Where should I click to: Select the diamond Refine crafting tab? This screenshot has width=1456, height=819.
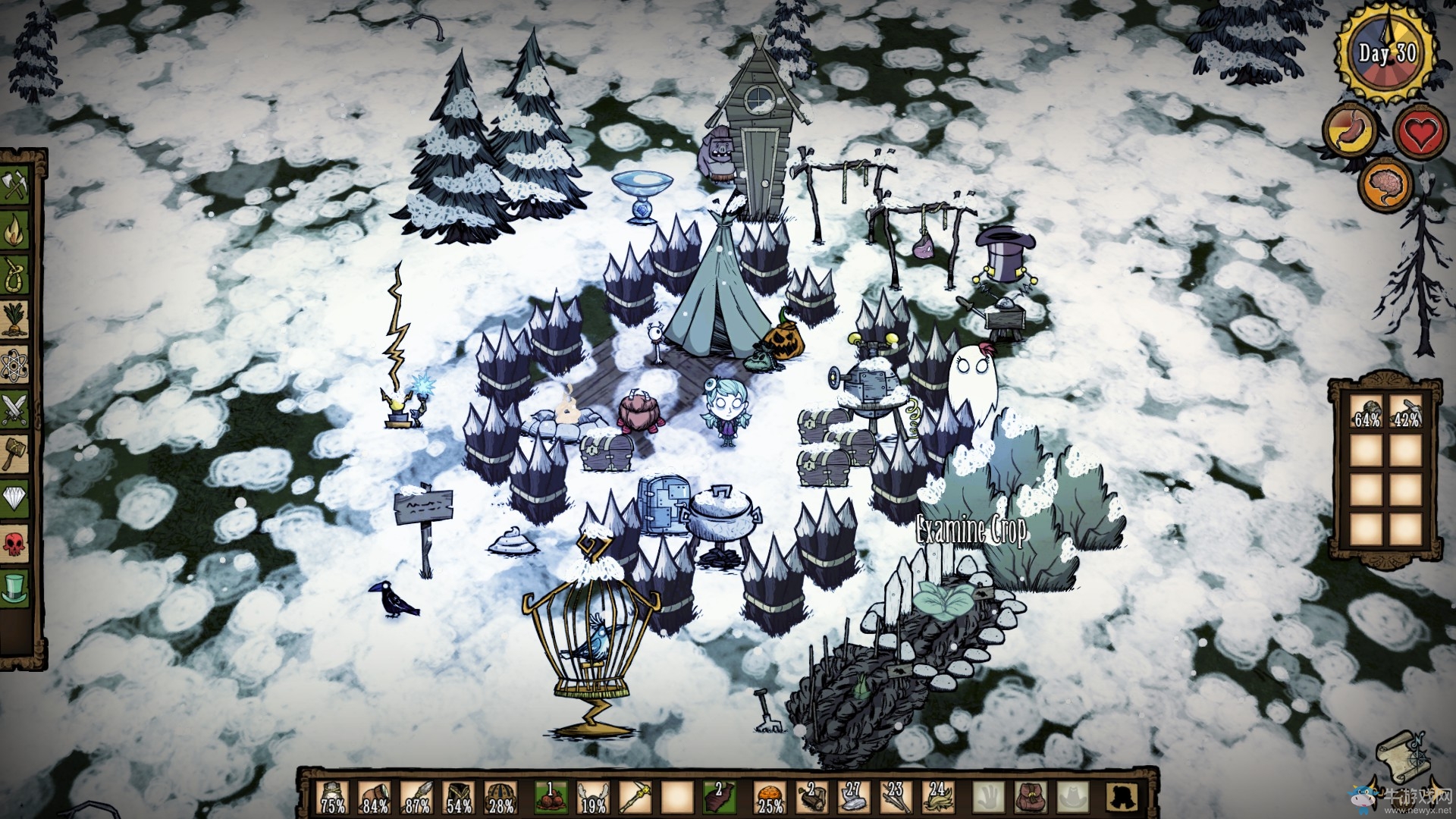coord(16,498)
